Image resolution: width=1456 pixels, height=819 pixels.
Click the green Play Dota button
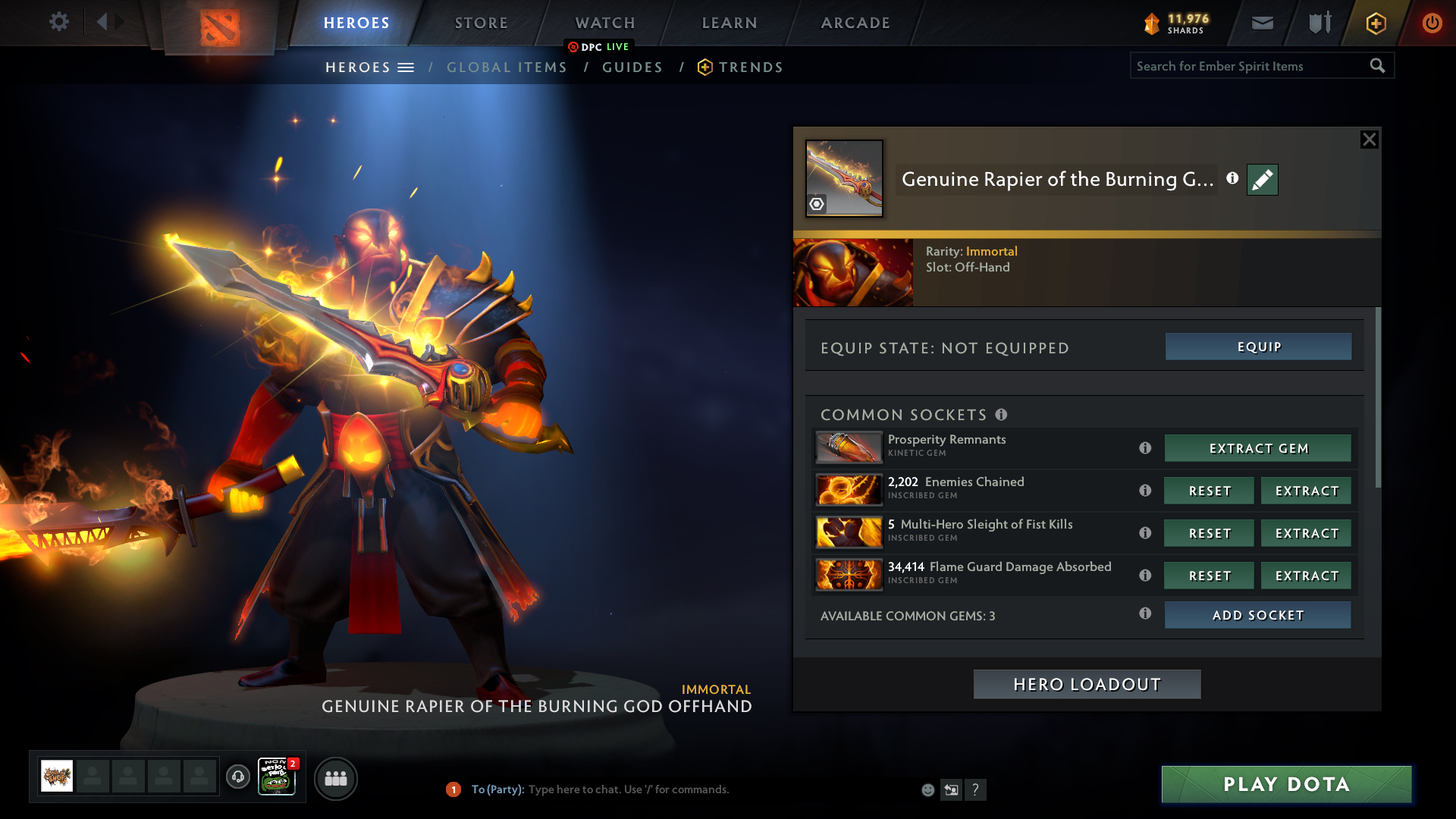pos(1286,784)
